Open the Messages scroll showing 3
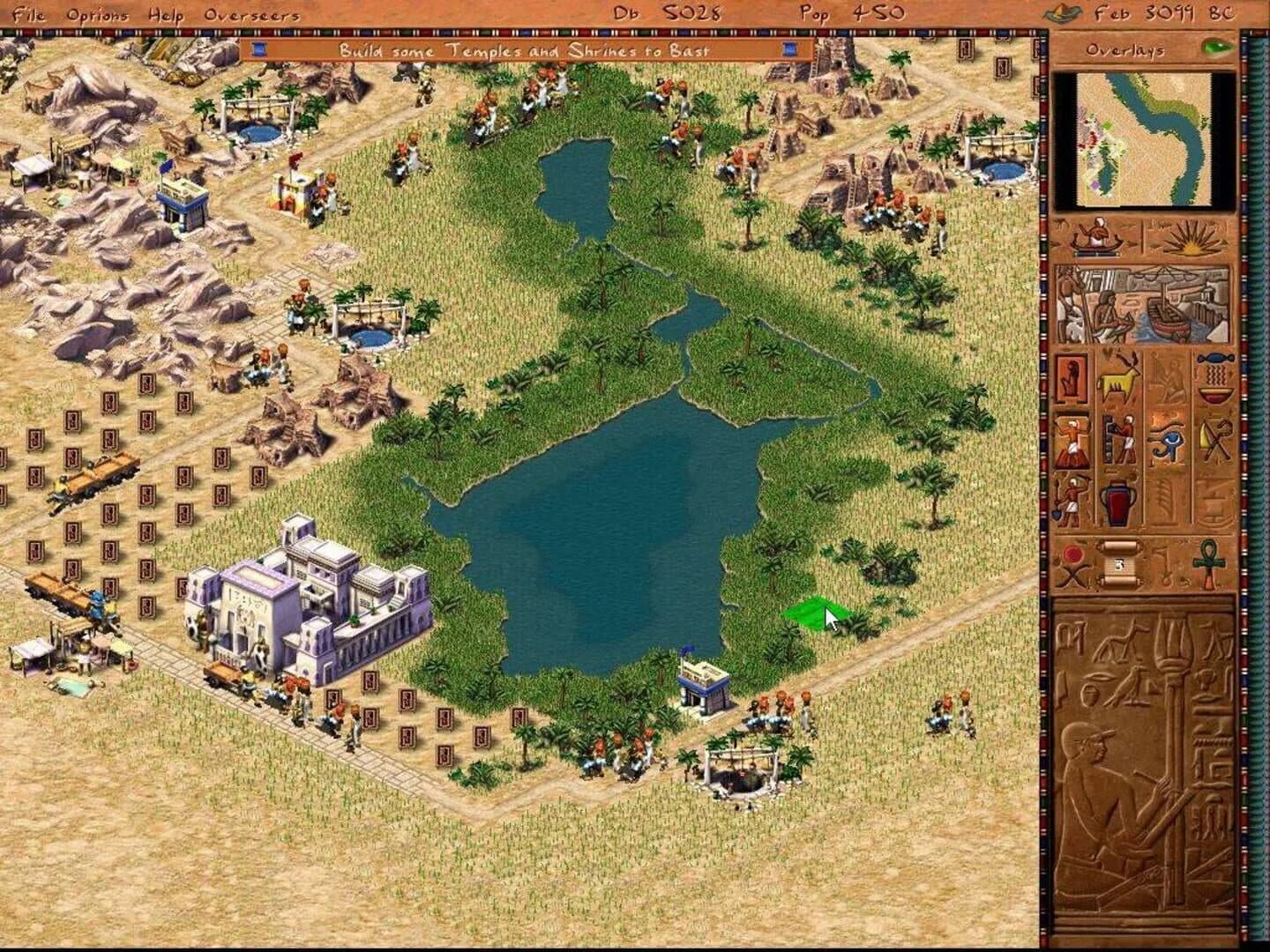 (1118, 564)
